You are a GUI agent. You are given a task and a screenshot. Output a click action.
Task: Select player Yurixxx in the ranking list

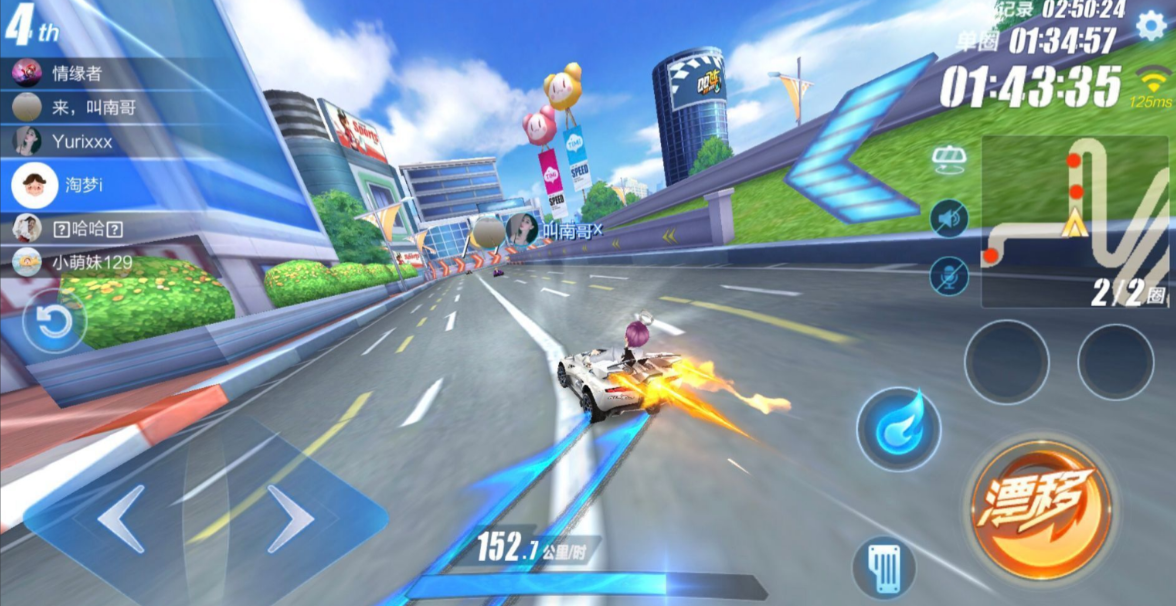[x=80, y=142]
